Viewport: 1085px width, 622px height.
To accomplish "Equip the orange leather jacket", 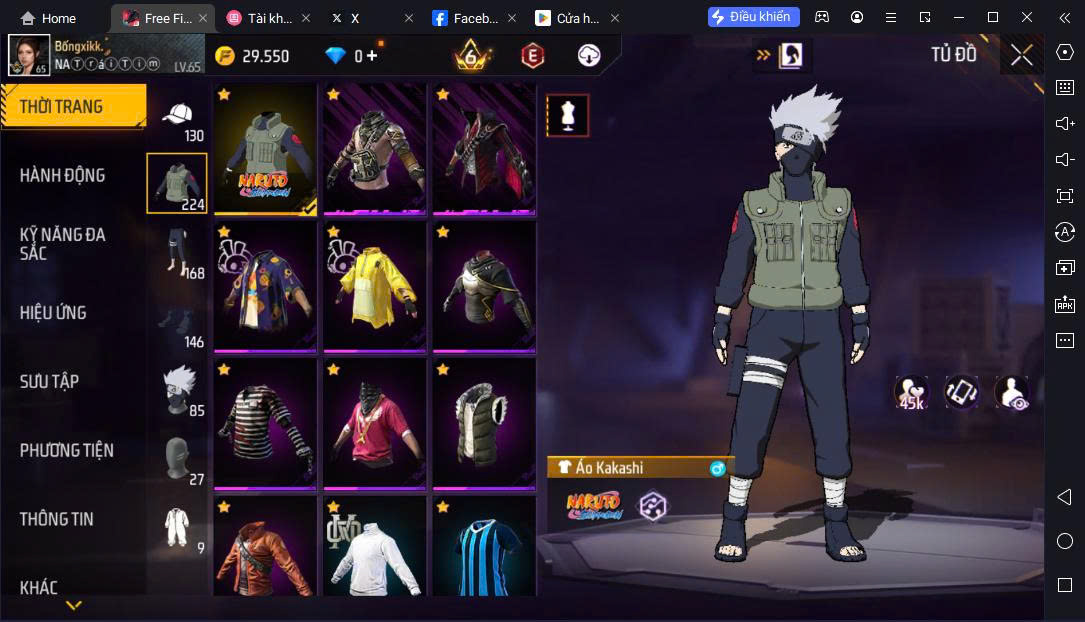I will [x=265, y=550].
